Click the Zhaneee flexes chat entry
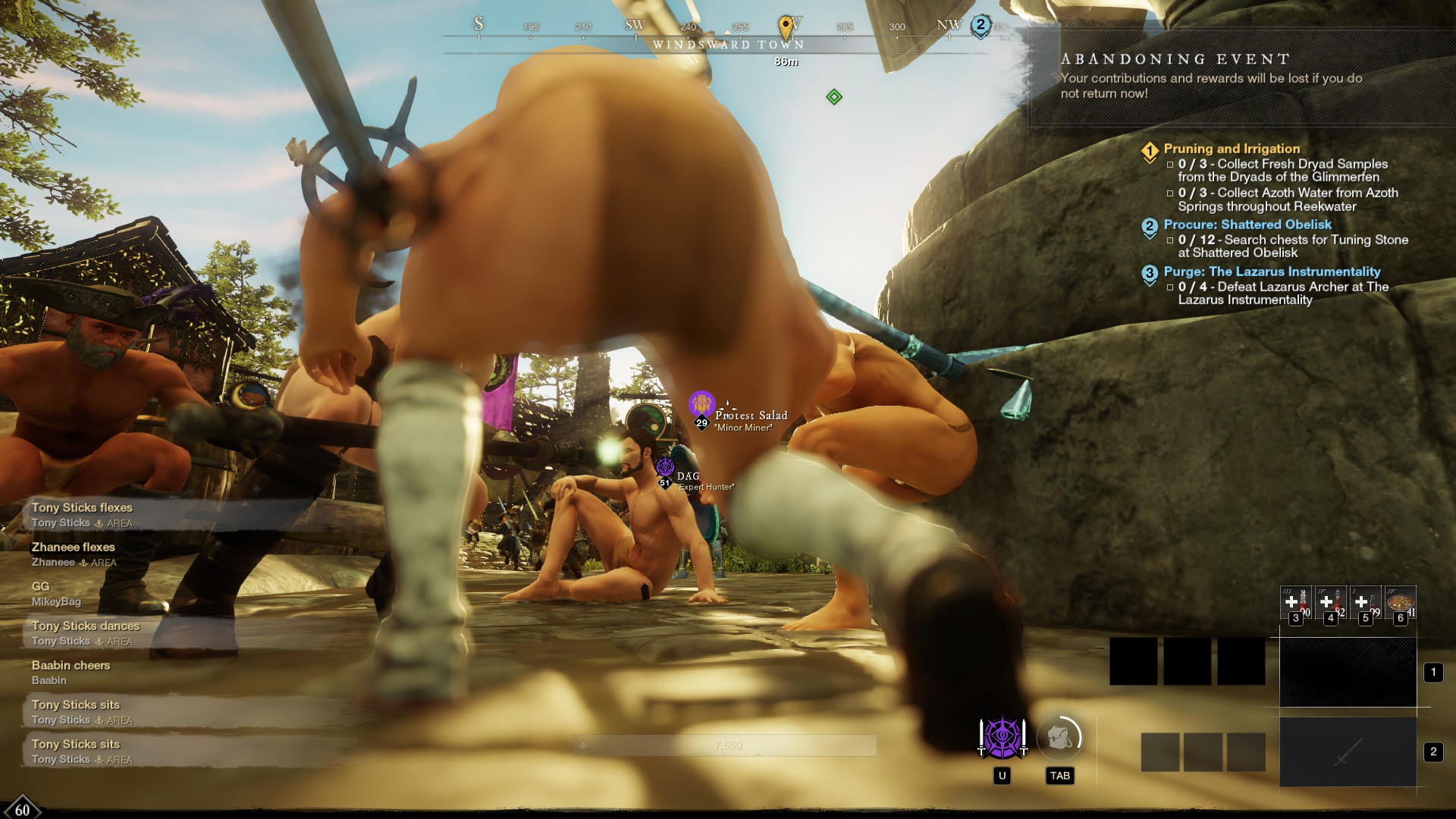 click(74, 554)
